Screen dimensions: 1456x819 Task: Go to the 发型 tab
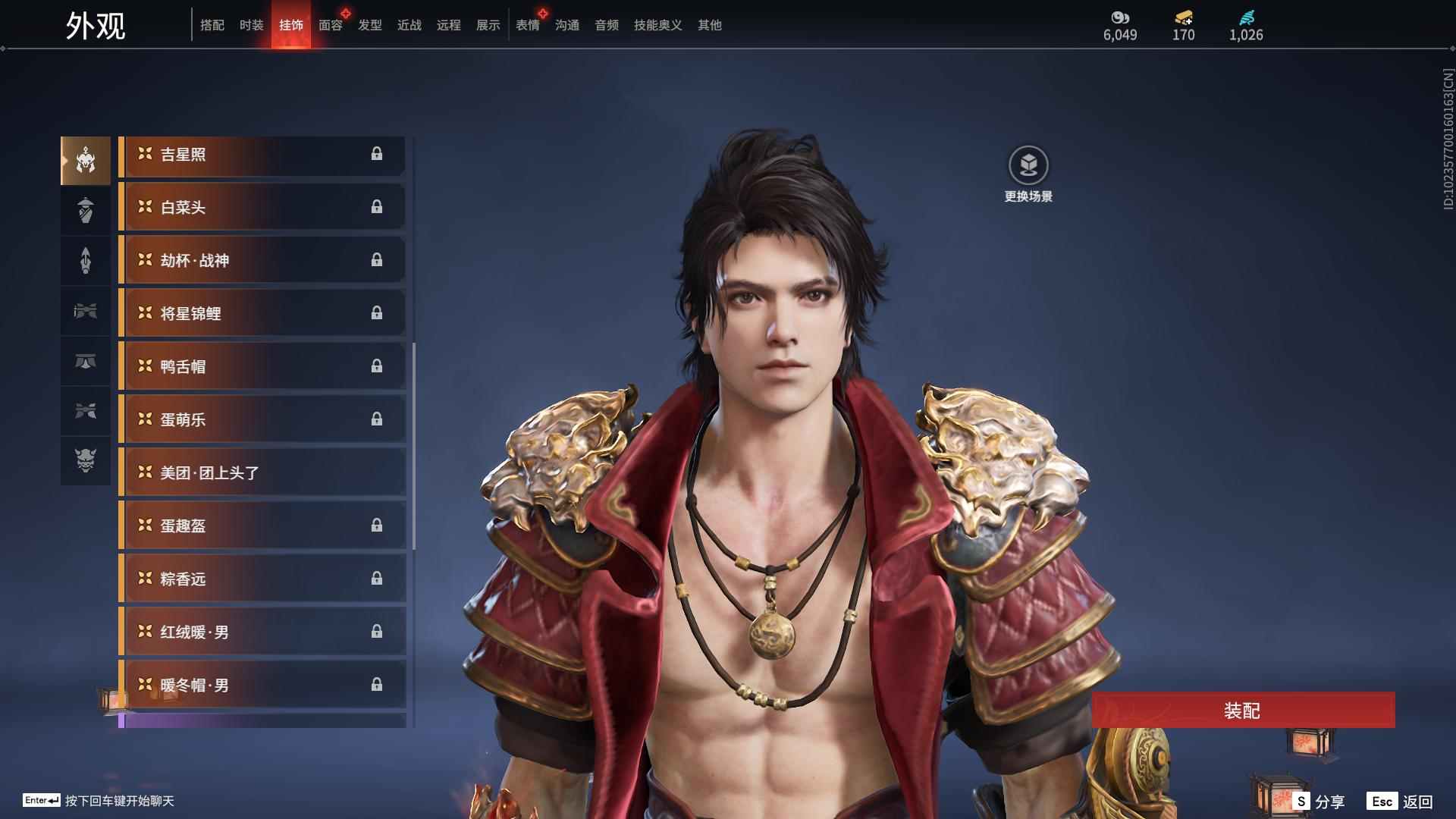[369, 25]
